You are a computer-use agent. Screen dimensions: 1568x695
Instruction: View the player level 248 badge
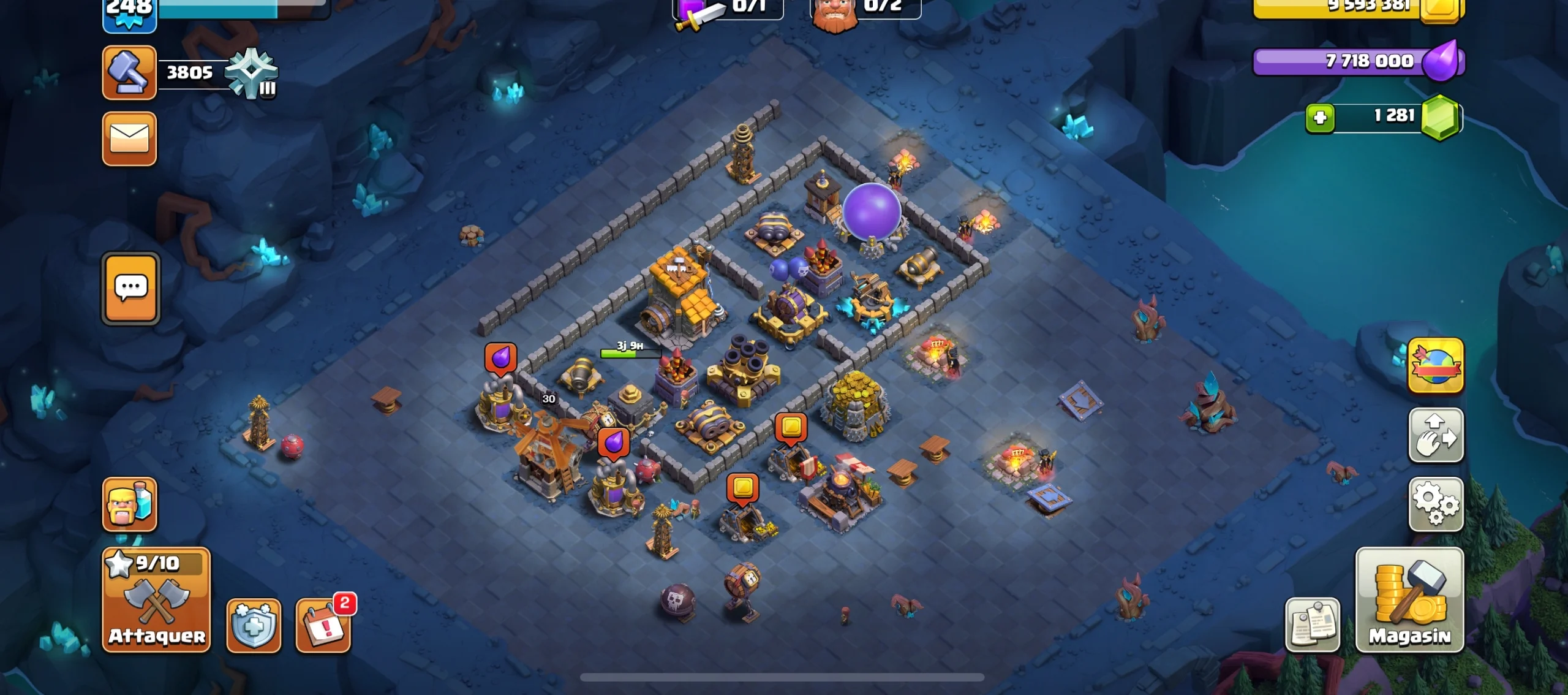[129, 12]
